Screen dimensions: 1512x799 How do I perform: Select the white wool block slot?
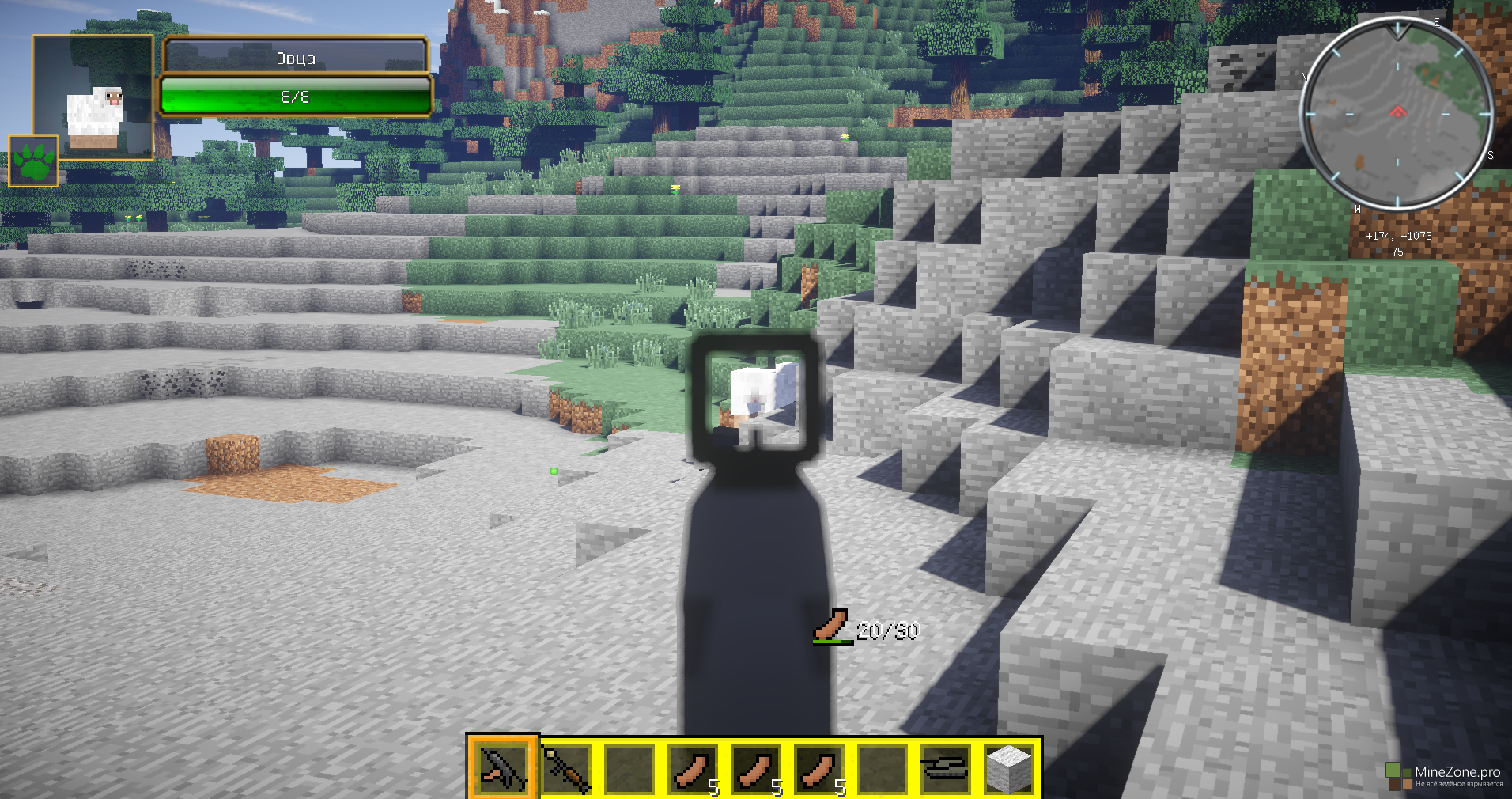tap(1009, 767)
